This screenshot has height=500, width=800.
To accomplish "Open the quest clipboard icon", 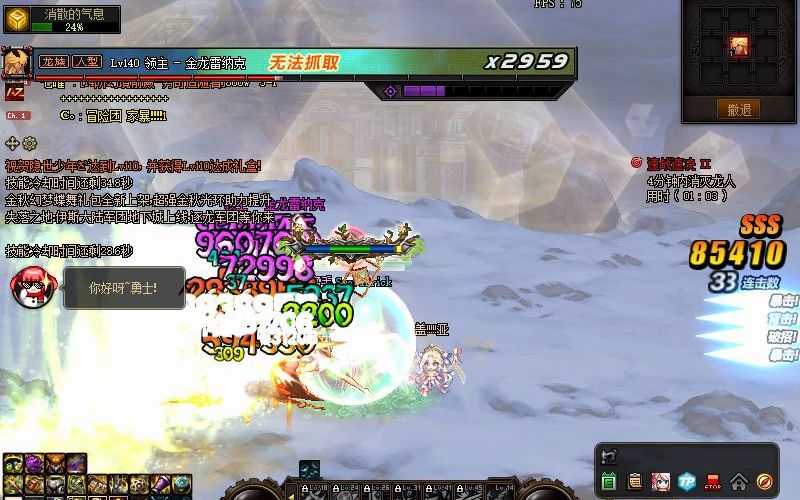I will click(x=635, y=482).
